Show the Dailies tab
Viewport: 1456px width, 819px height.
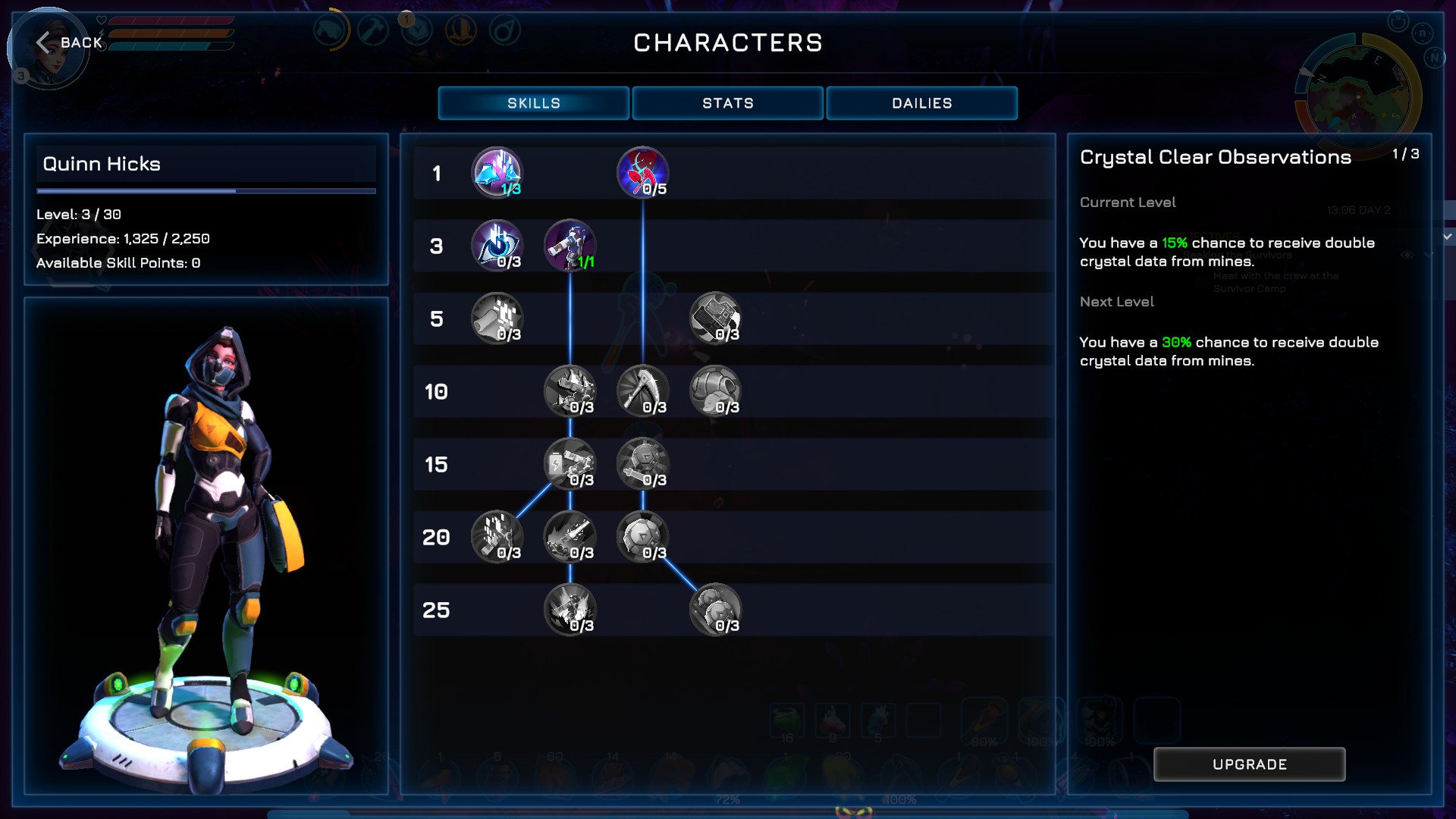[x=921, y=103]
